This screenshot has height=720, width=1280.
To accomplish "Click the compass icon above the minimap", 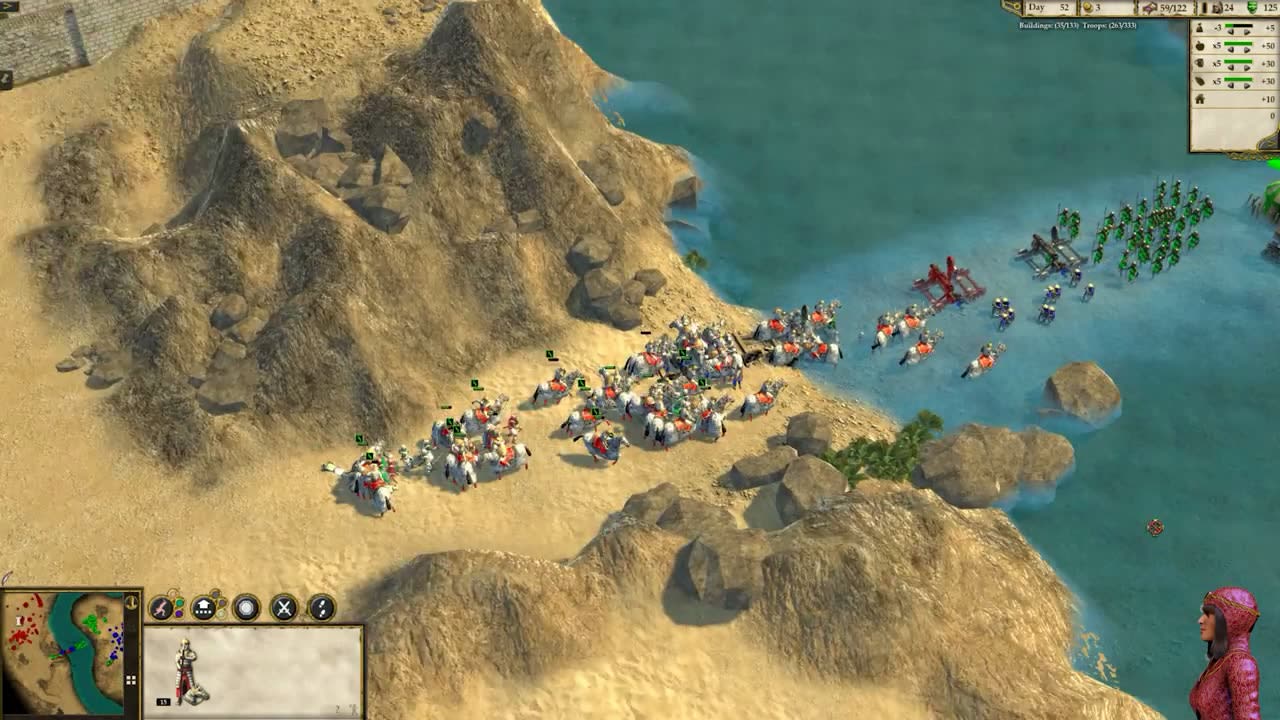I will [131, 603].
